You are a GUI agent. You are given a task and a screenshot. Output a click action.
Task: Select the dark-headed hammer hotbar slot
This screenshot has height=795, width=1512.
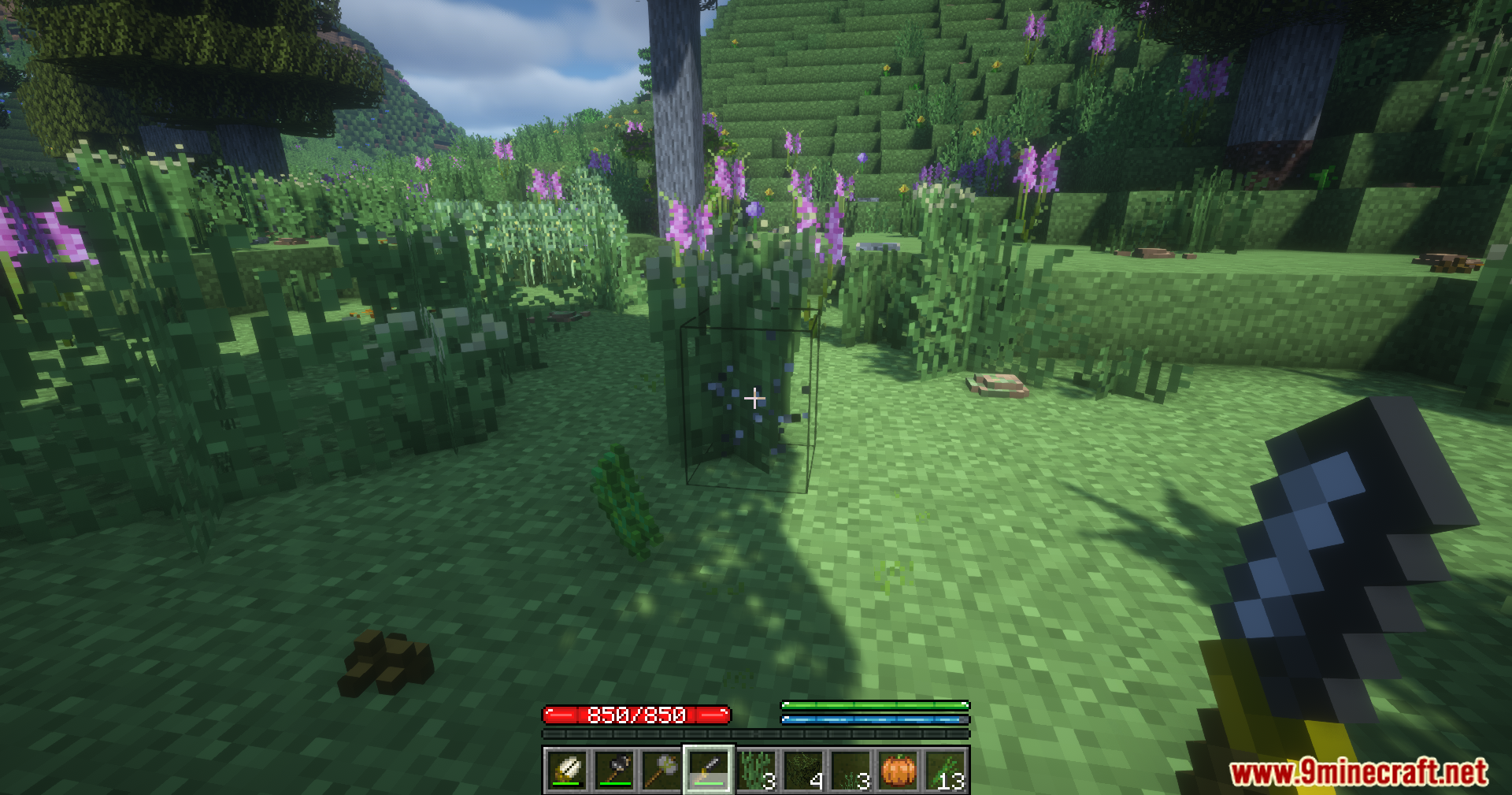pos(615,770)
